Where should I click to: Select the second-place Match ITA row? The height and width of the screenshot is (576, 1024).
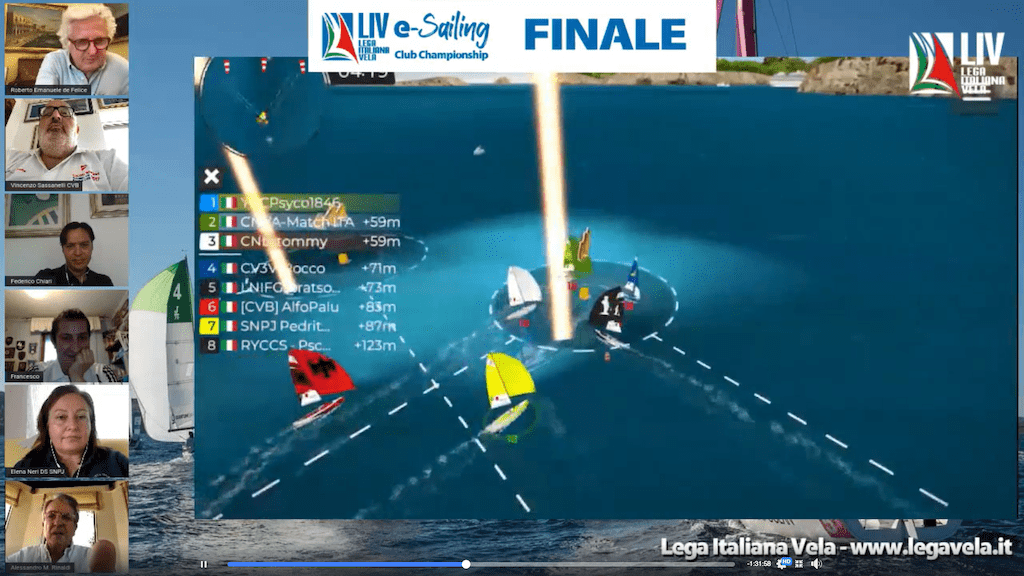(300, 222)
